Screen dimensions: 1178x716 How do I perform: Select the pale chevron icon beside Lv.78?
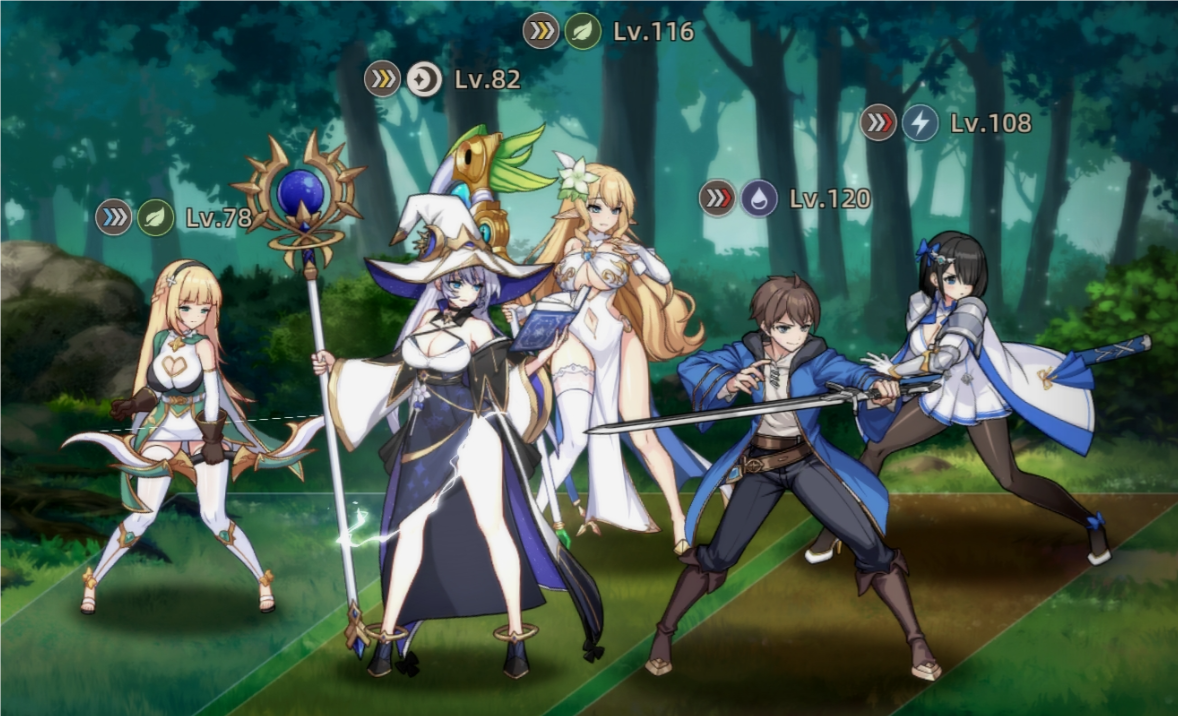(114, 217)
